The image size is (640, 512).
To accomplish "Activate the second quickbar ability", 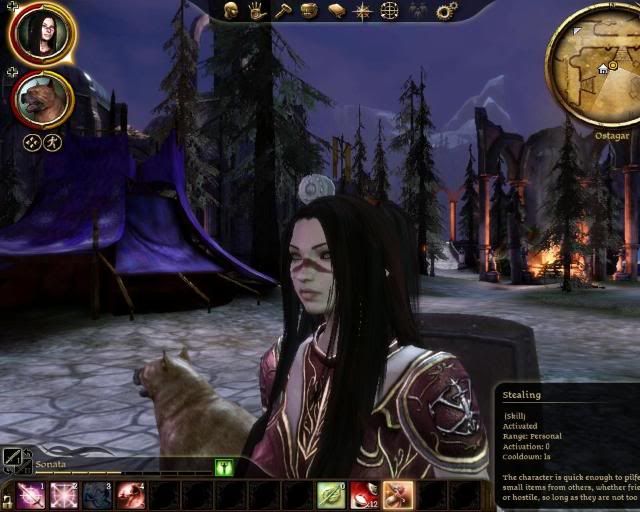I will point(64,495).
